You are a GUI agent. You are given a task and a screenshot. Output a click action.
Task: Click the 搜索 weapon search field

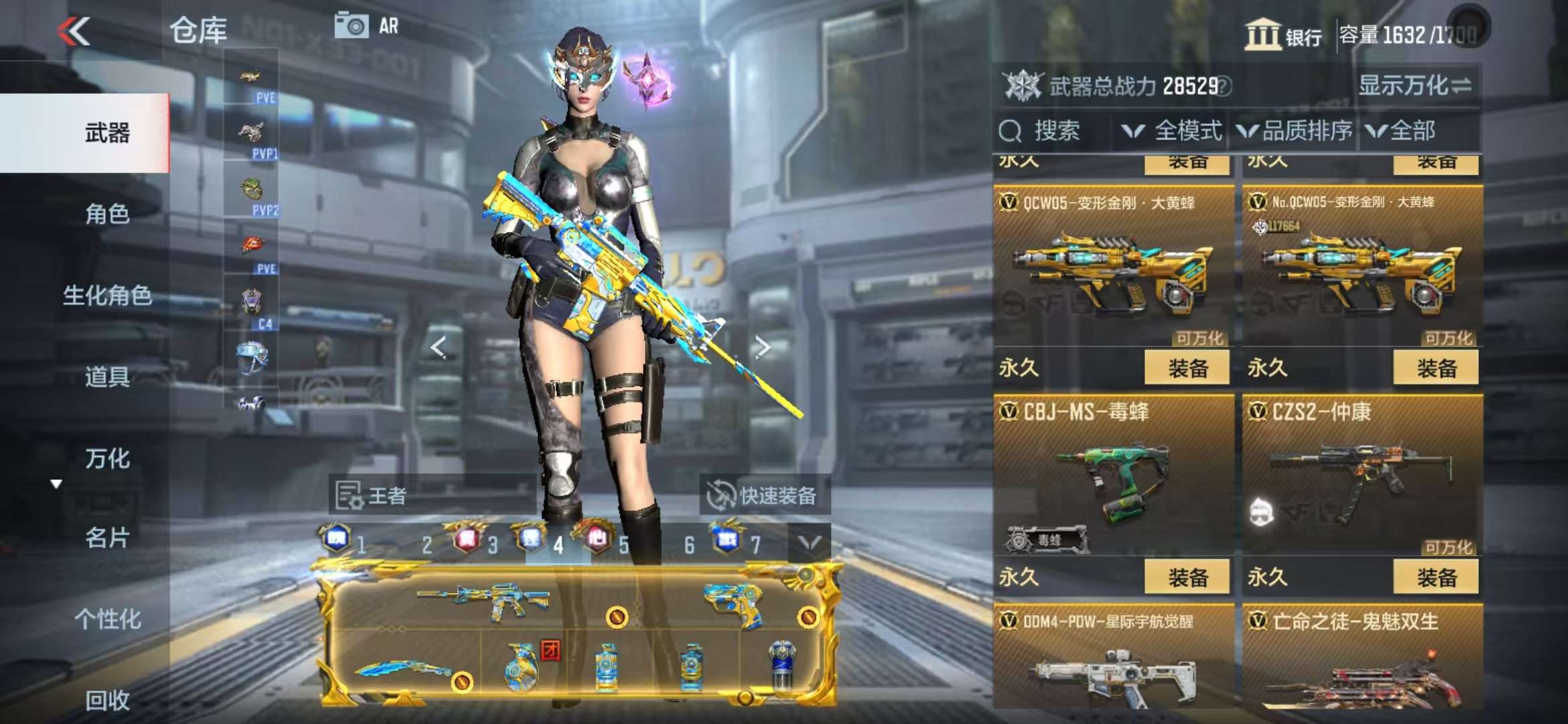[1055, 131]
